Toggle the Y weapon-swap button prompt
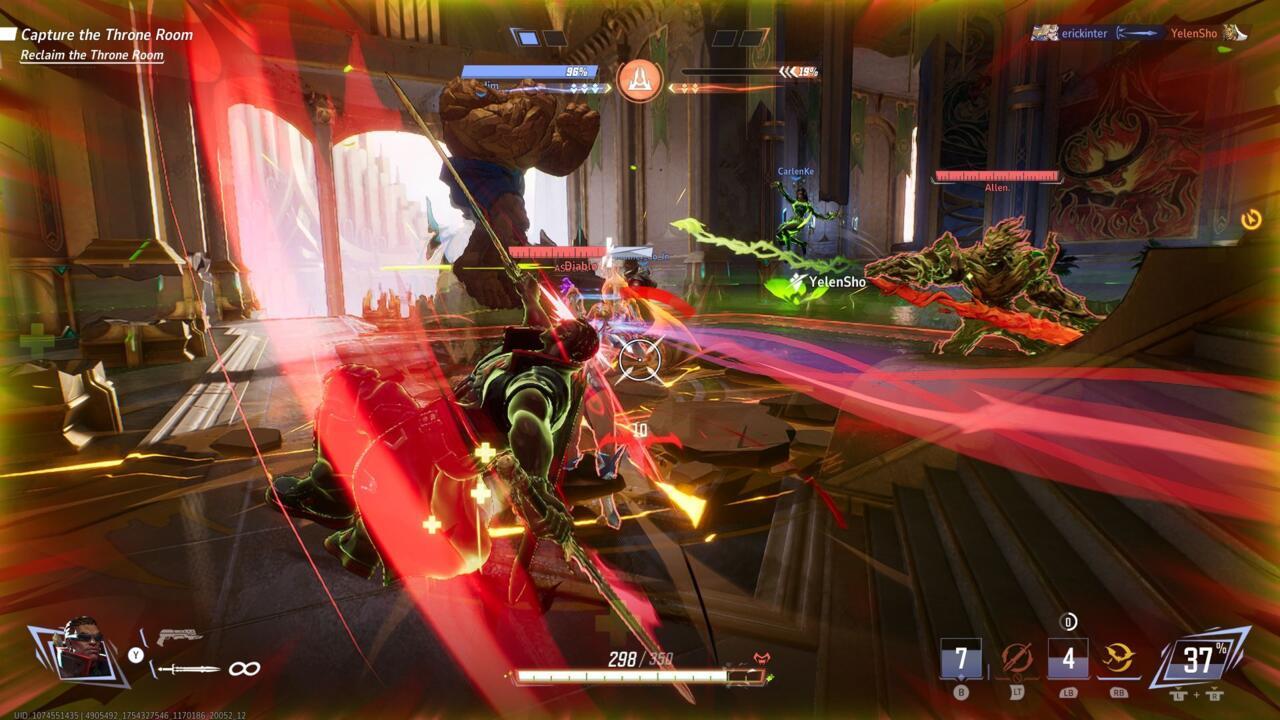The width and height of the screenshot is (1280, 720). pos(135,654)
